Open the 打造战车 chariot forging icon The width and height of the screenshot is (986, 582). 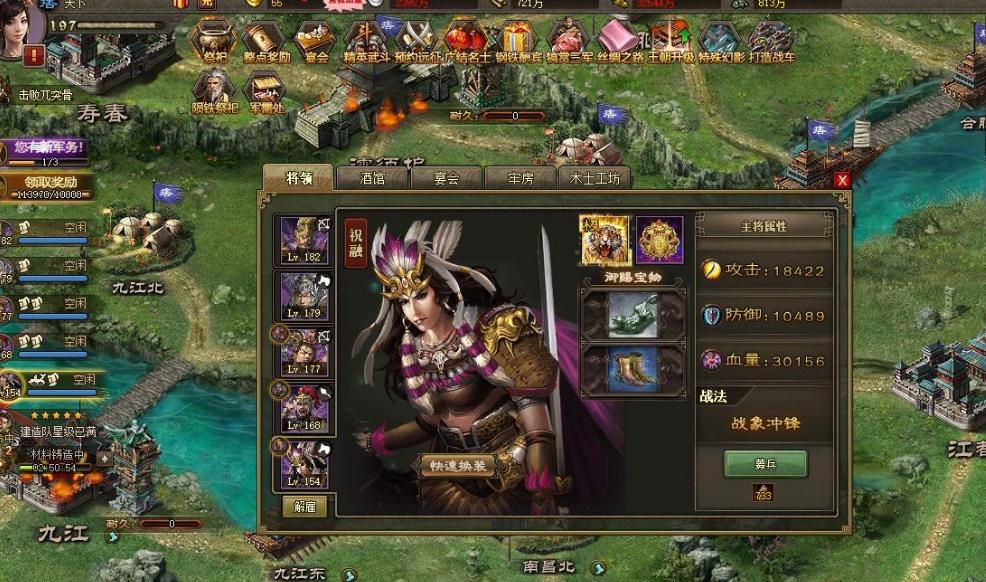pyautogui.click(x=770, y=41)
